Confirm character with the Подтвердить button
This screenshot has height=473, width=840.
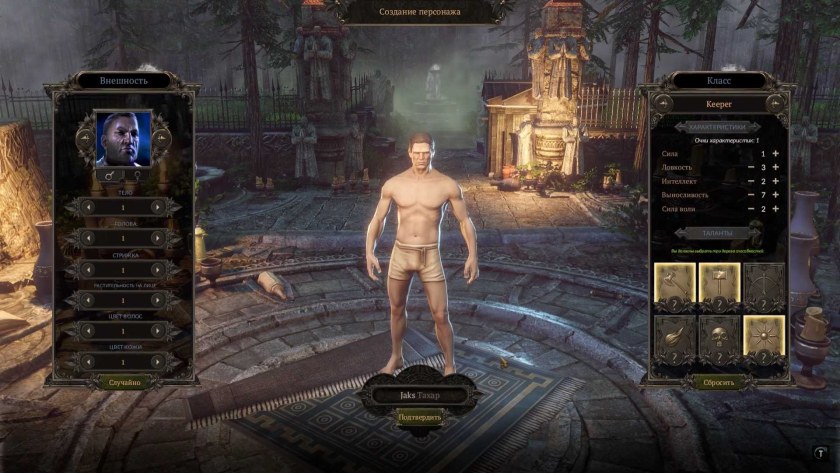click(x=419, y=416)
